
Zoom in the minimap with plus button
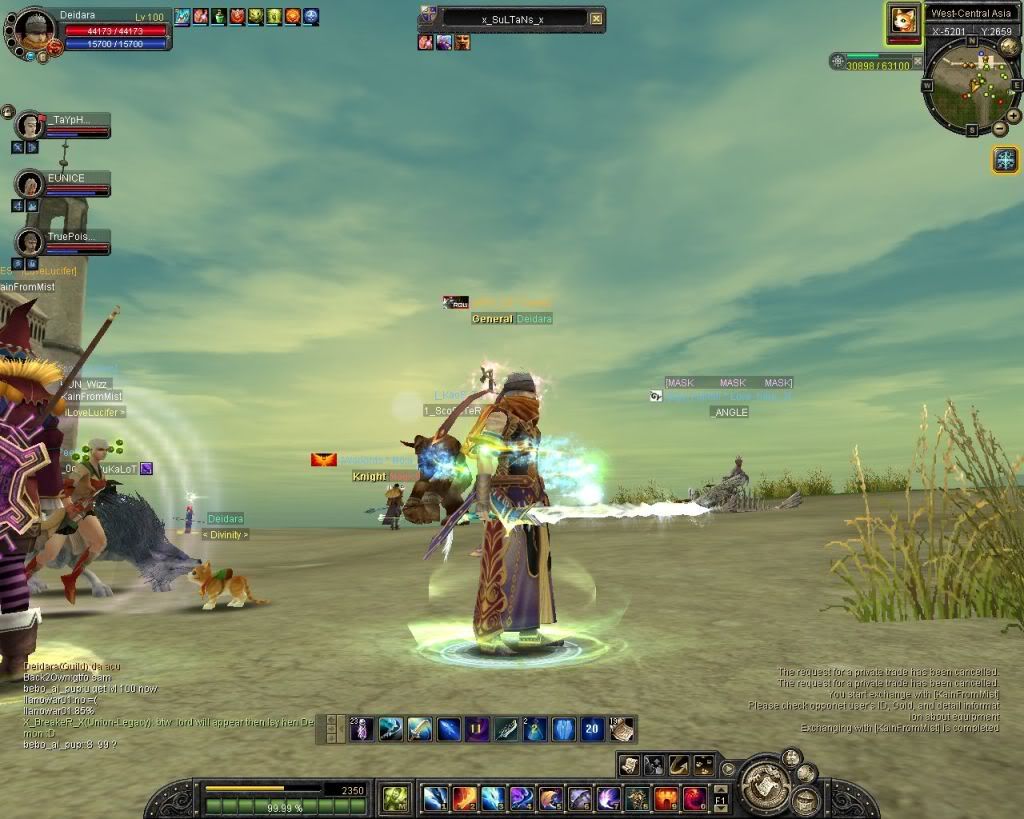pos(1013,116)
